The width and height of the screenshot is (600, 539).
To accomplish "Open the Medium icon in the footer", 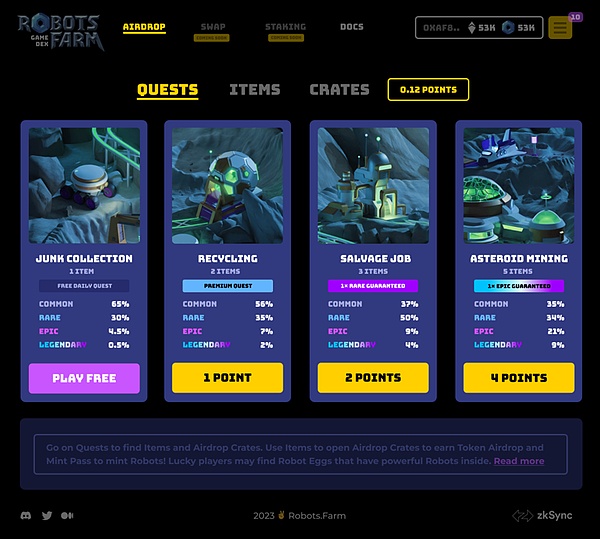I will click(x=67, y=516).
